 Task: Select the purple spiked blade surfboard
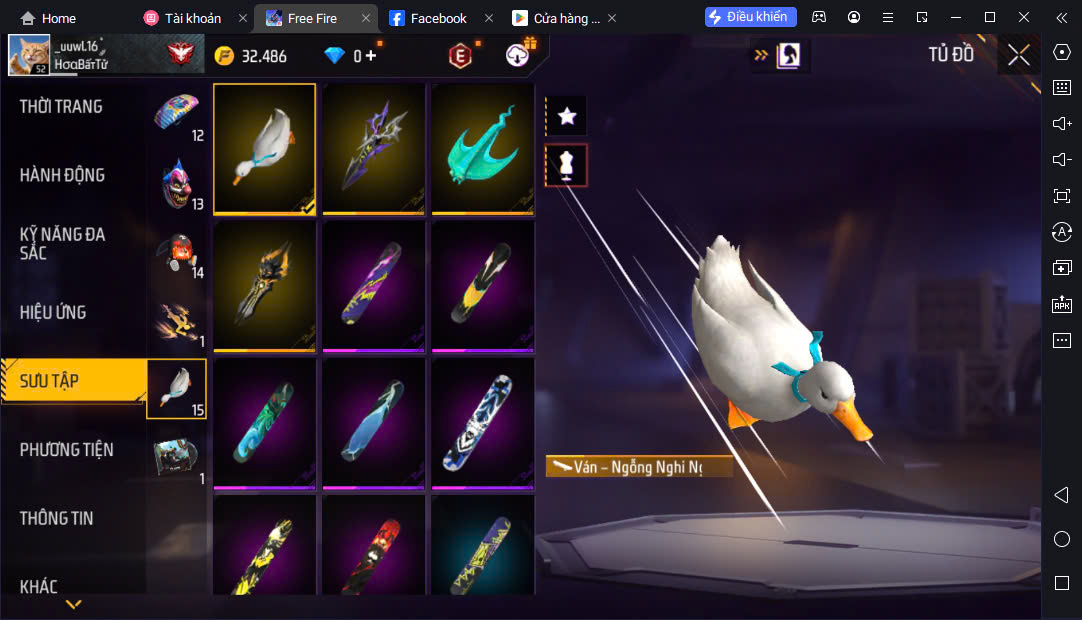[374, 148]
